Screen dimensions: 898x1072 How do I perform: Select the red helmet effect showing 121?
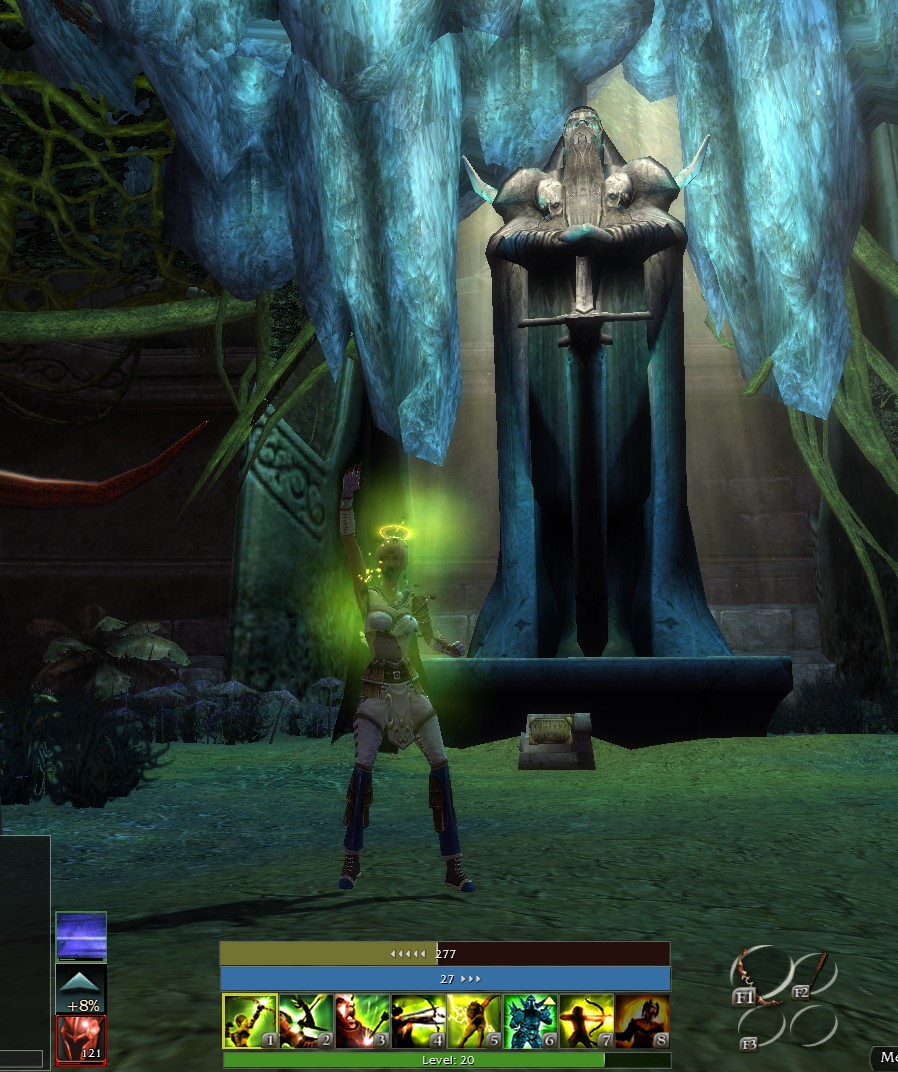tap(81, 1040)
